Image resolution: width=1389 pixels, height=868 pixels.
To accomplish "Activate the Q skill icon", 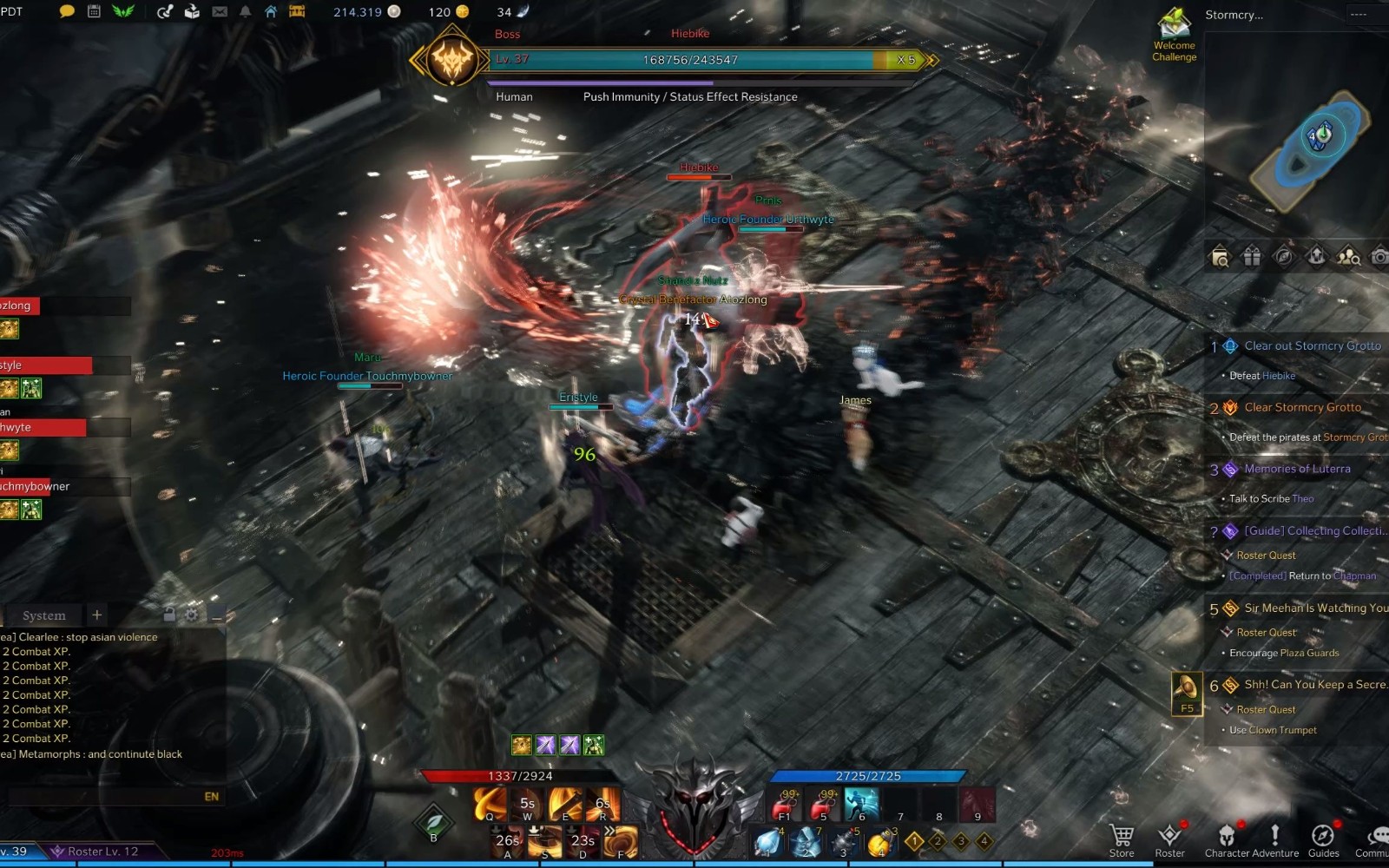I will [x=490, y=804].
